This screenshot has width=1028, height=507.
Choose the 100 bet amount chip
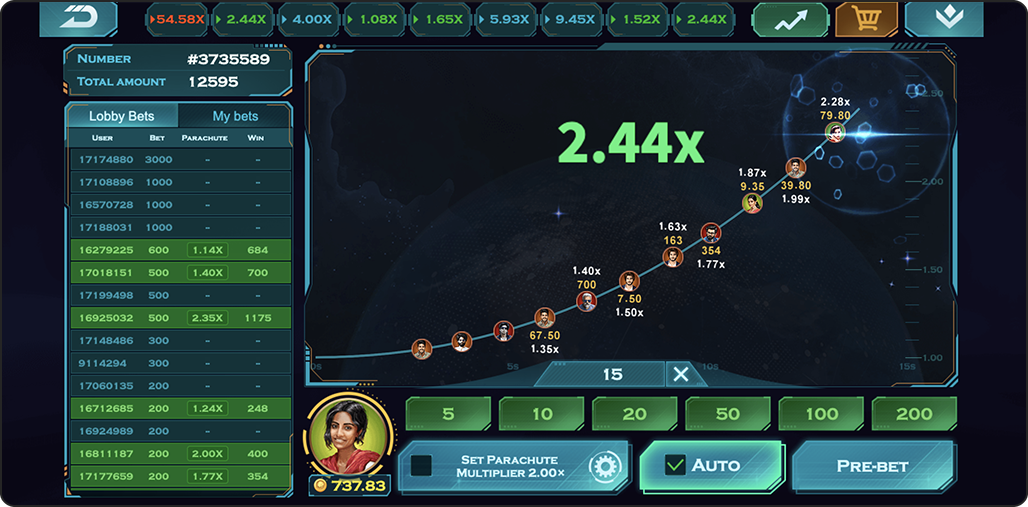click(821, 413)
